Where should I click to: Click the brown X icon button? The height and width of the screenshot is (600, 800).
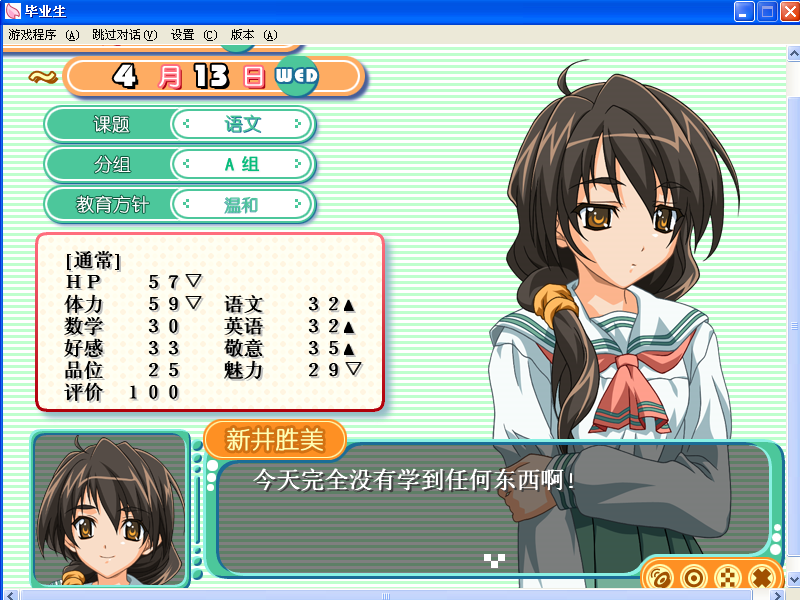coord(761,577)
